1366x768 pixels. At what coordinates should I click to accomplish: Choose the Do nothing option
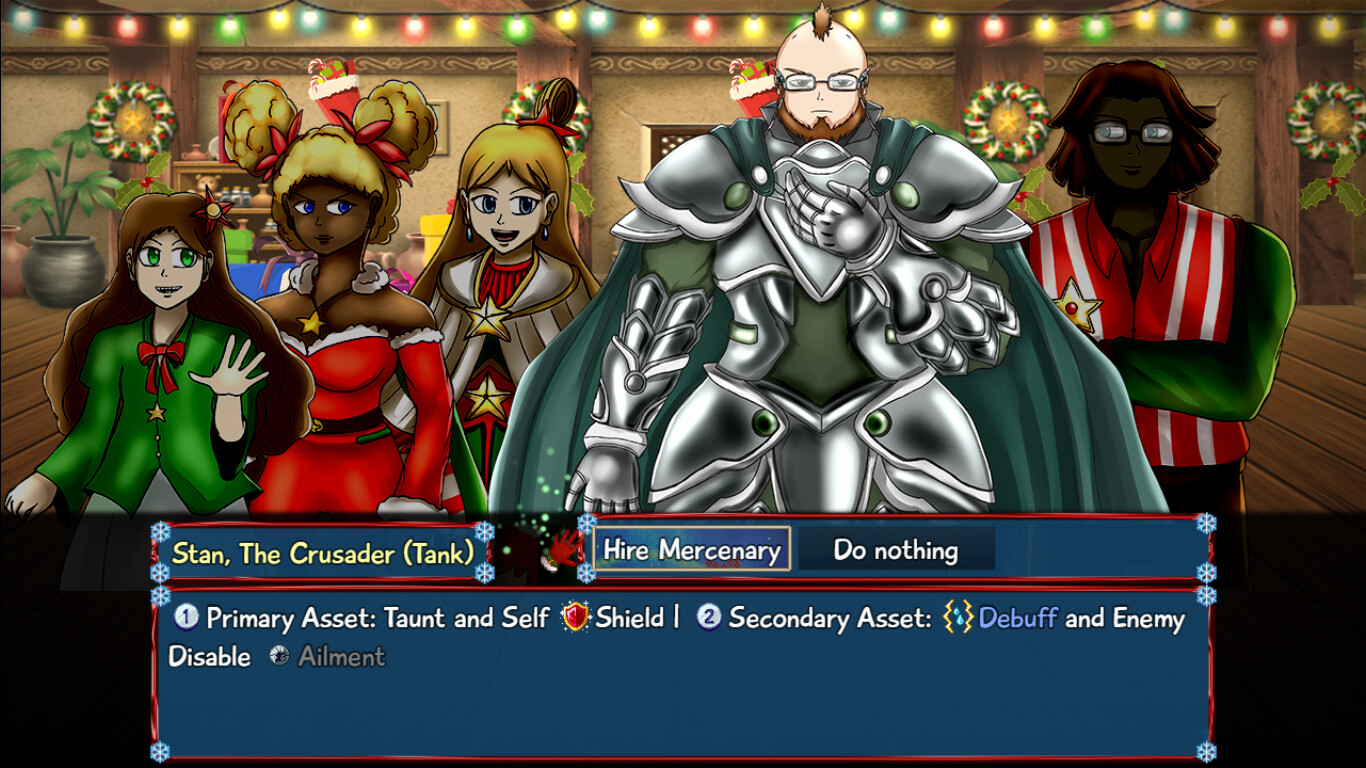[x=897, y=549]
